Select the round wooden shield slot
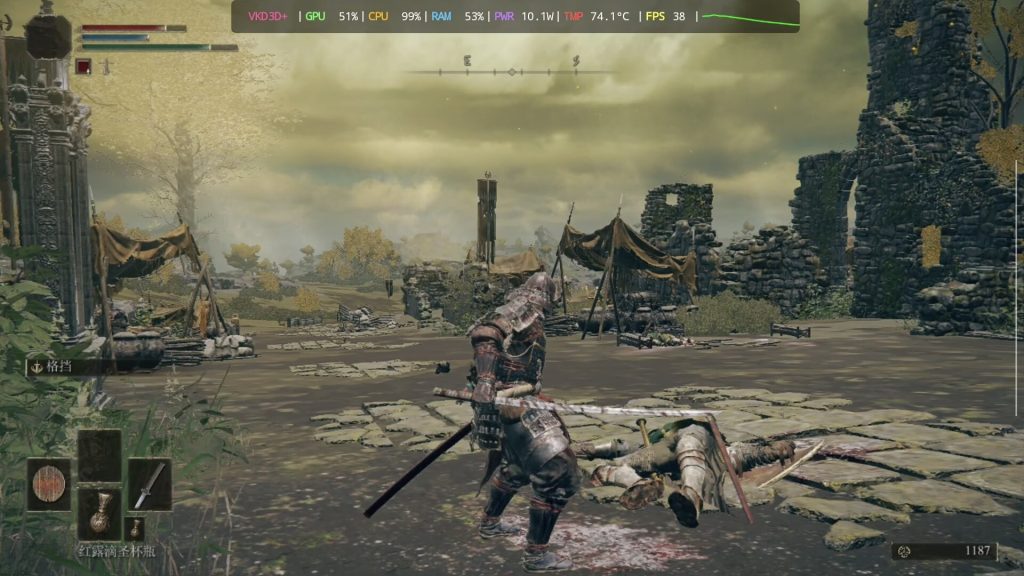This screenshot has width=1024, height=576. coord(48,485)
